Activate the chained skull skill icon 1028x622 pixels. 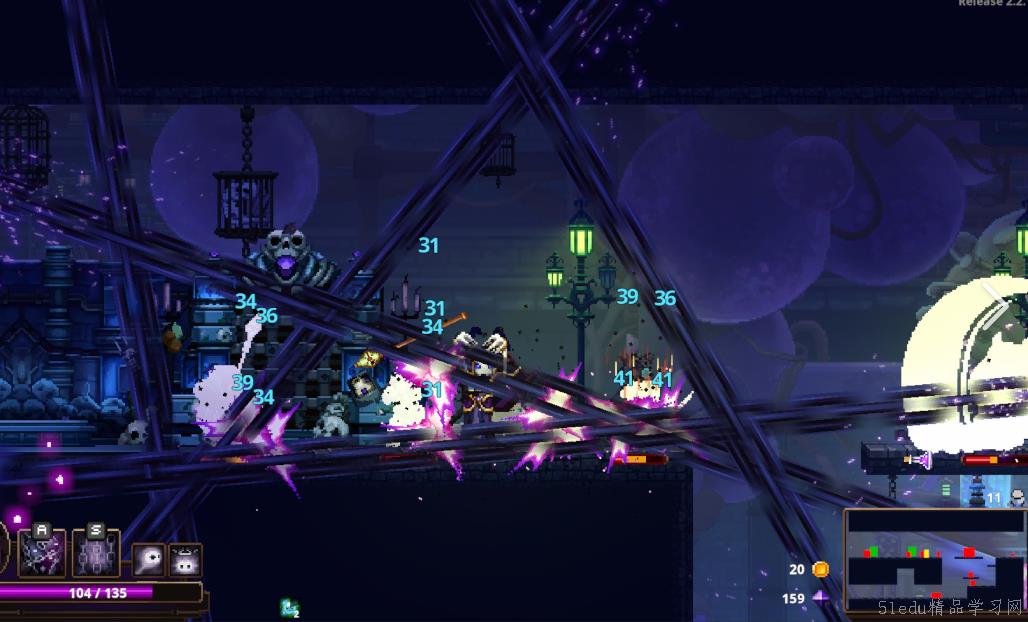tap(43, 554)
